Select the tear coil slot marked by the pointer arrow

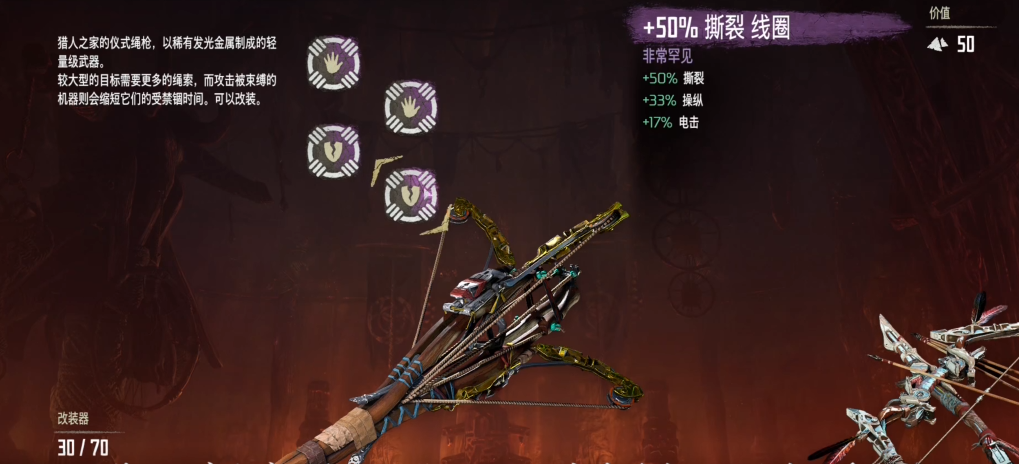click(x=411, y=193)
